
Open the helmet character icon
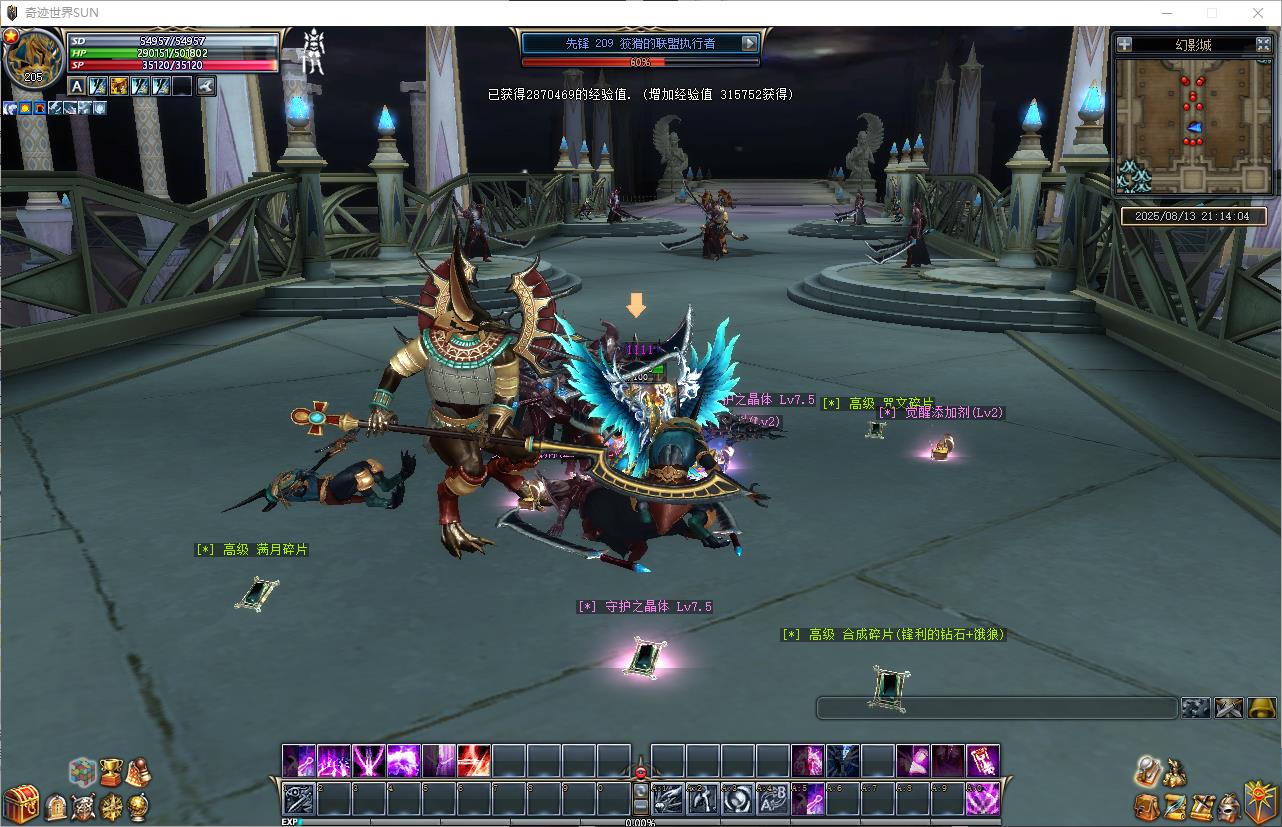click(1230, 806)
